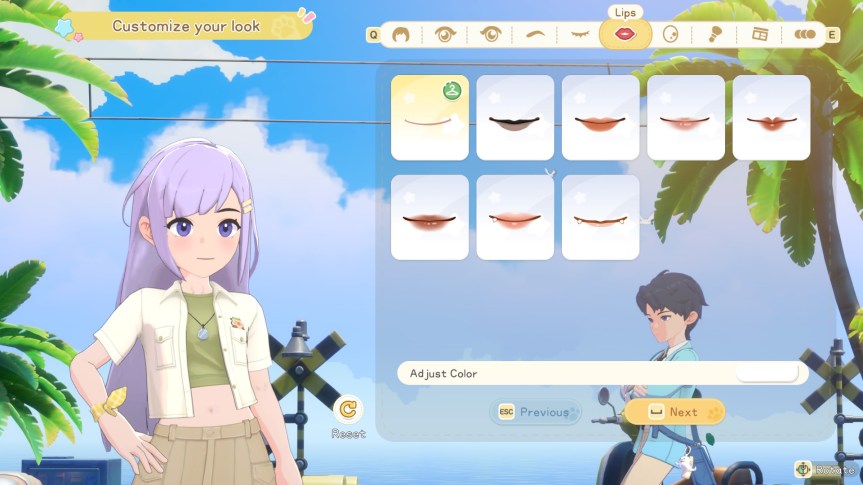Open the hair style tab

[400, 35]
